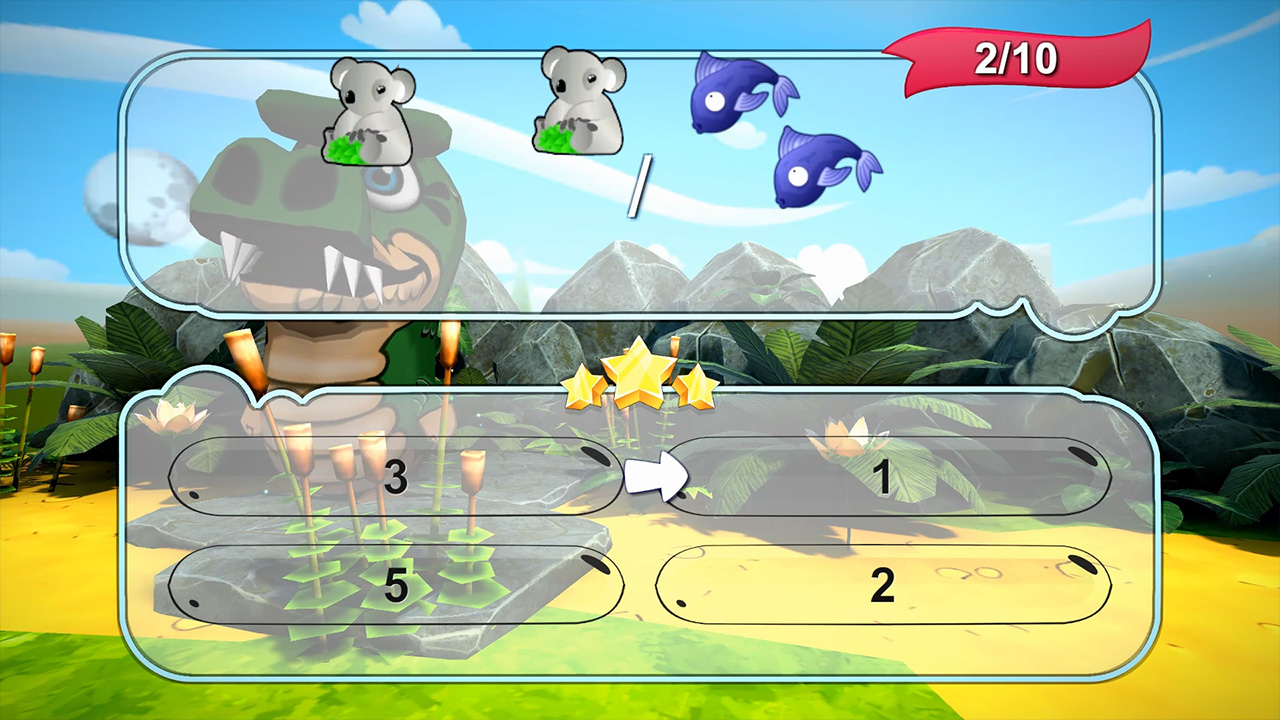Click the 2/10 progress banner
1280x720 pixels.
pos(1014,58)
